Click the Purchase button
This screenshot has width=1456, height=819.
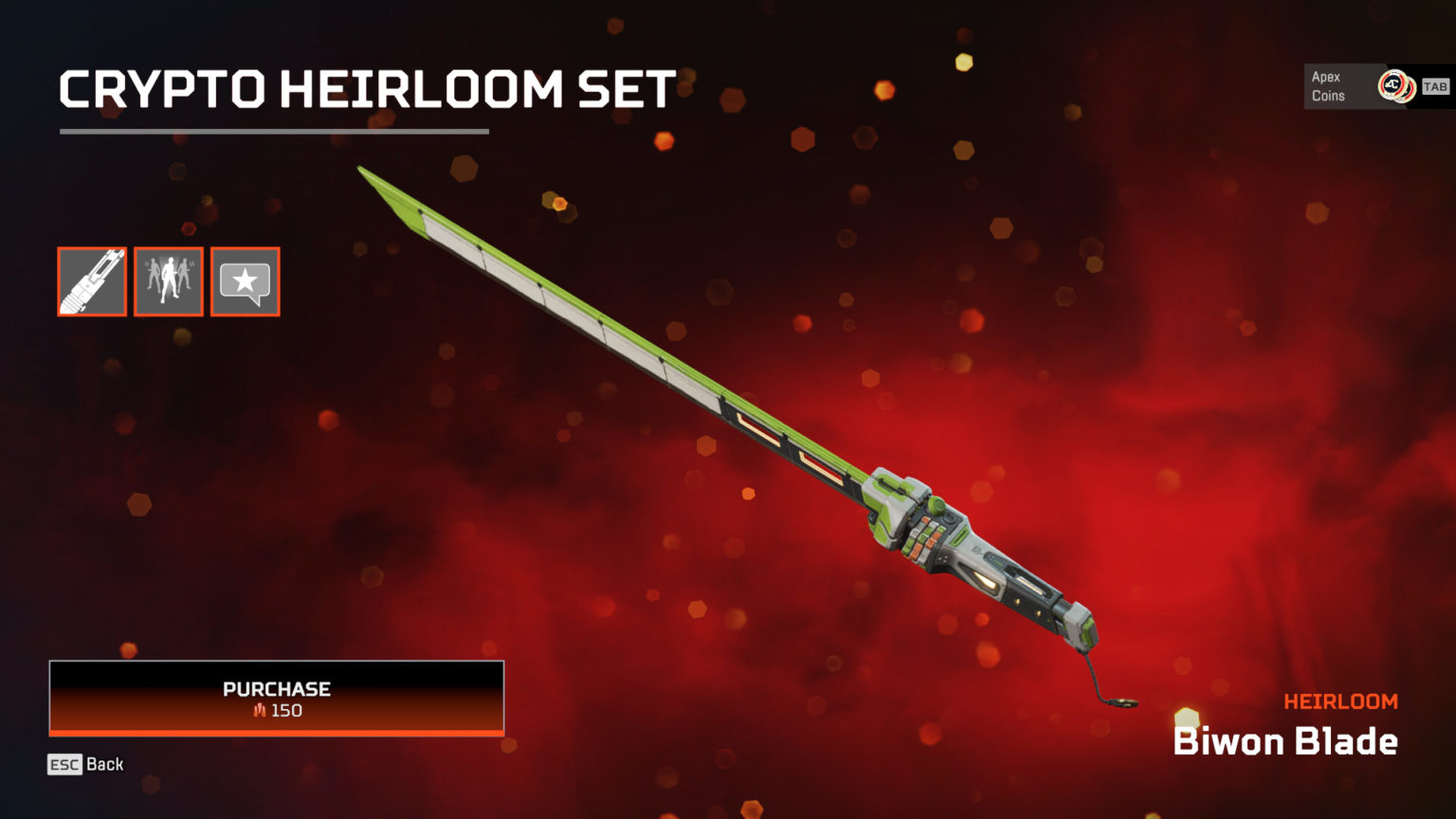[276, 698]
